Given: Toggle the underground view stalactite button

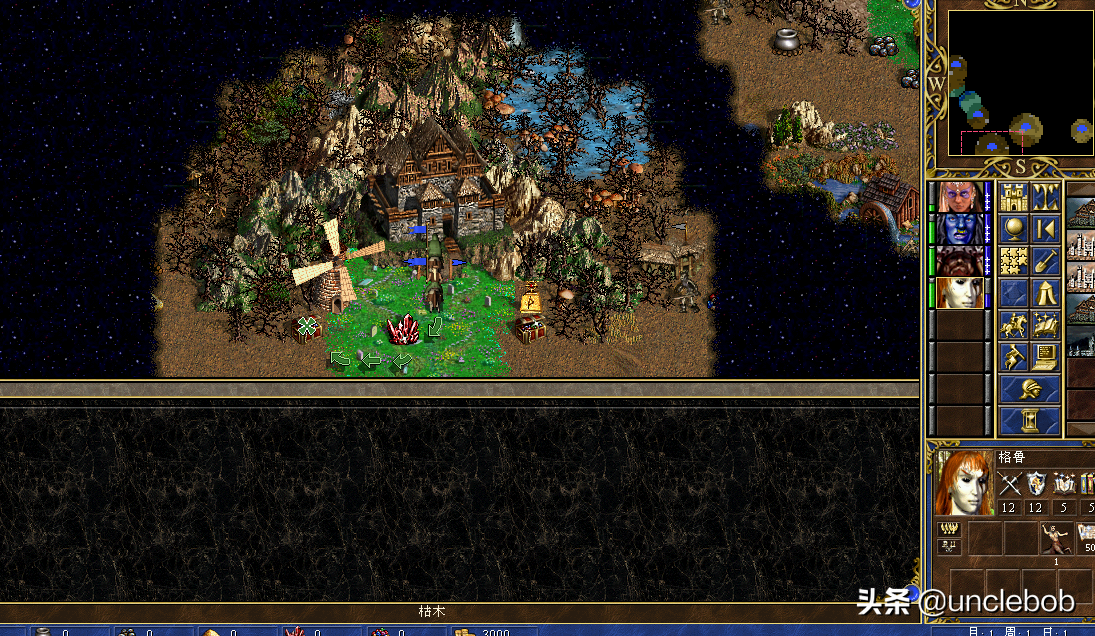Looking at the screenshot, I should (x=1046, y=197).
